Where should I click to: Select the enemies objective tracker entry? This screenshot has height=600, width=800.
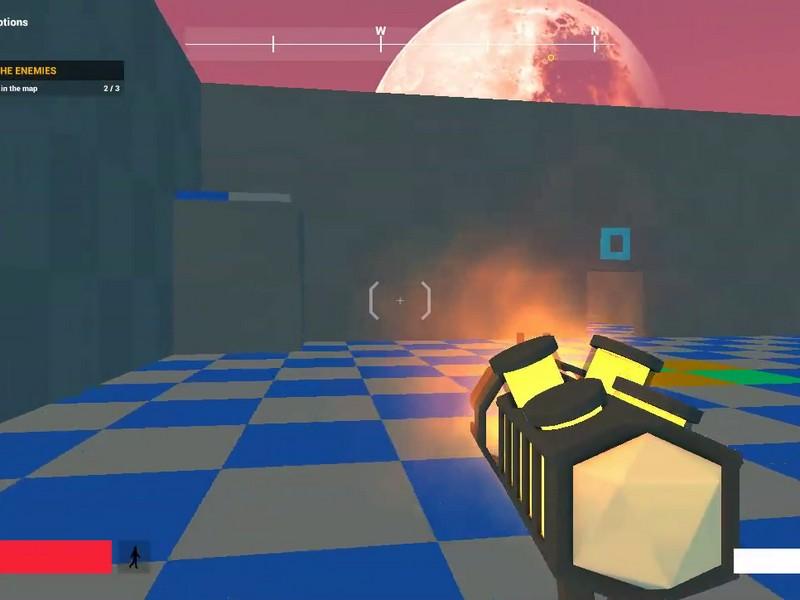click(x=60, y=71)
